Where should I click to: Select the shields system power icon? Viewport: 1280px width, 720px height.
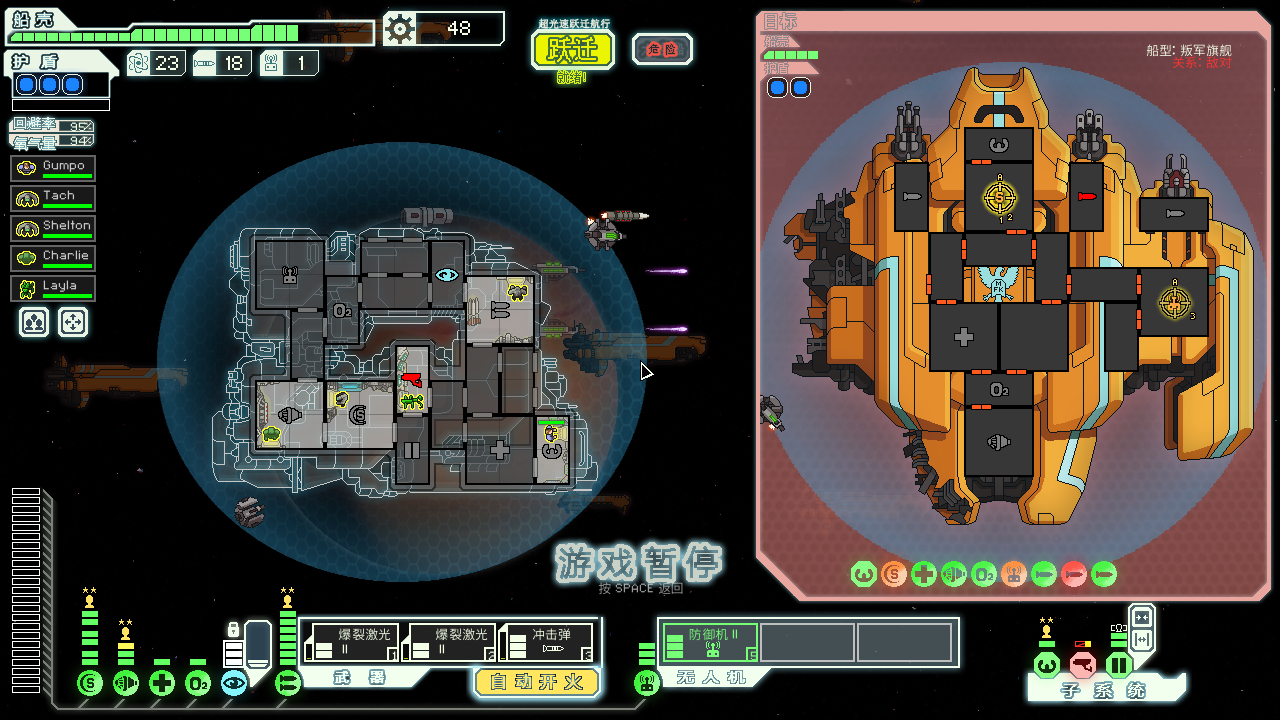[90, 683]
